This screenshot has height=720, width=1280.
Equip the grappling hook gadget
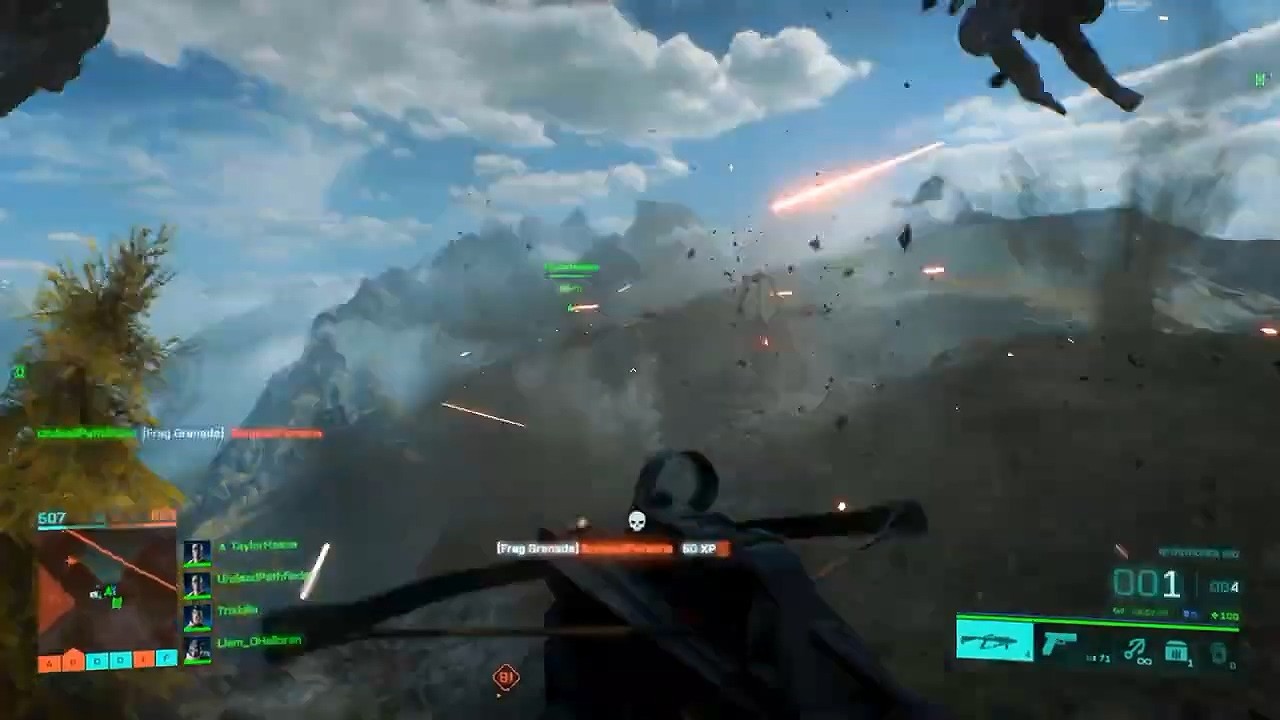click(1135, 651)
